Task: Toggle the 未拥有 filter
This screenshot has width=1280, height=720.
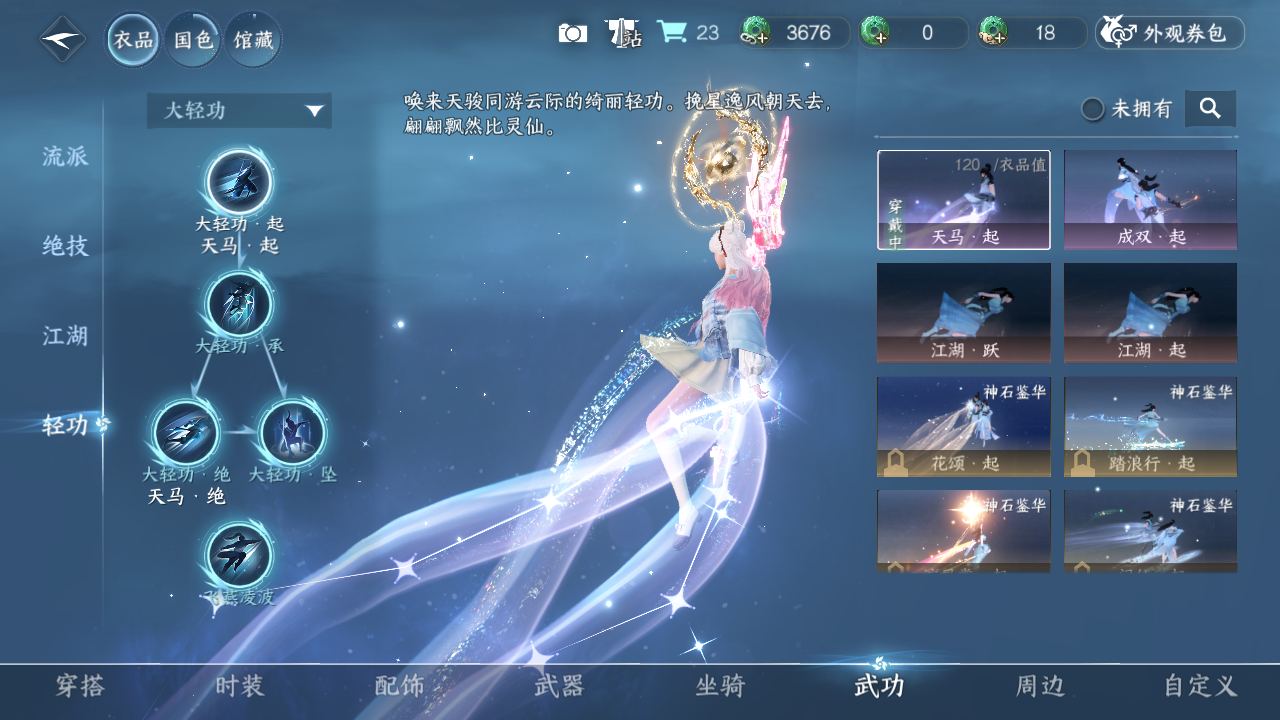Action: (x=1093, y=109)
